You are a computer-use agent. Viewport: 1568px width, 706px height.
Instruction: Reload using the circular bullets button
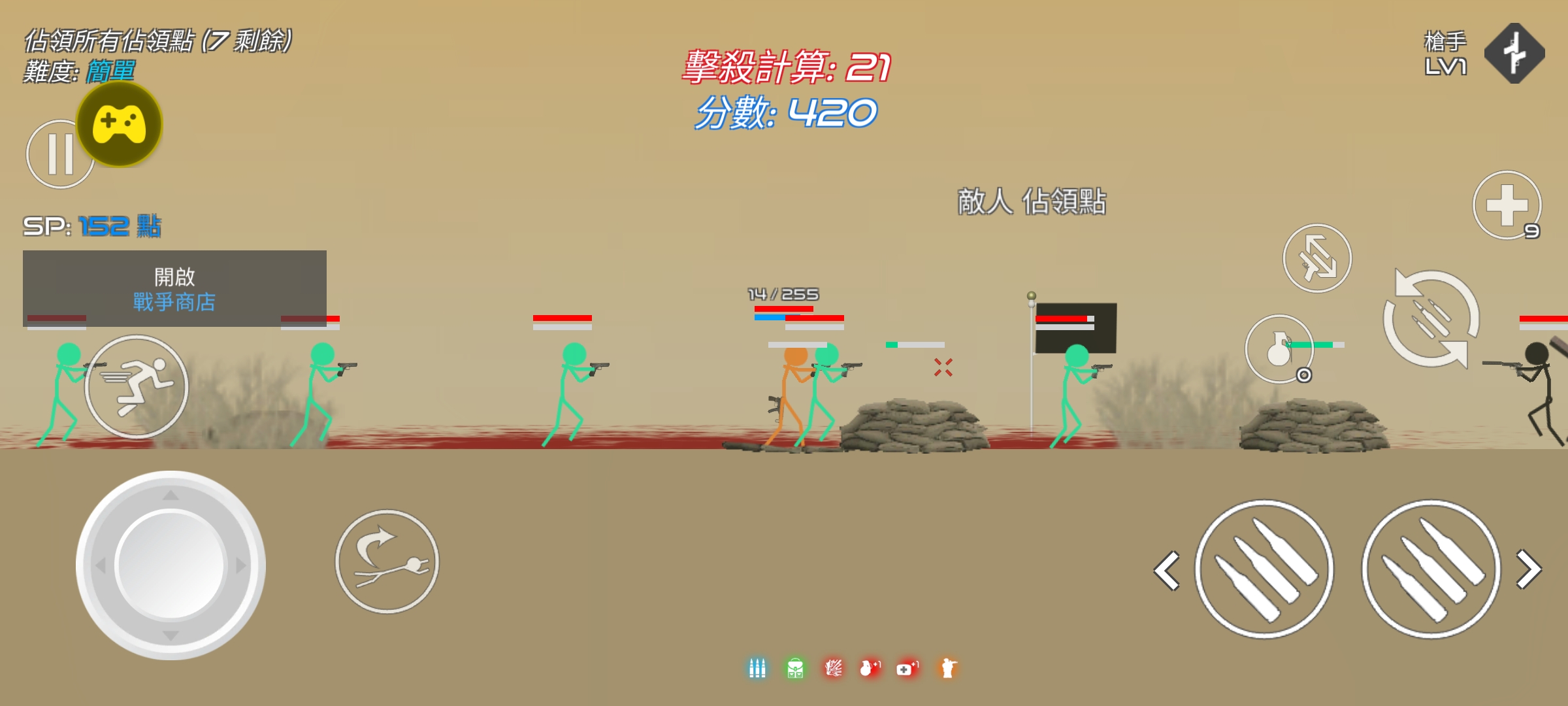1431,318
